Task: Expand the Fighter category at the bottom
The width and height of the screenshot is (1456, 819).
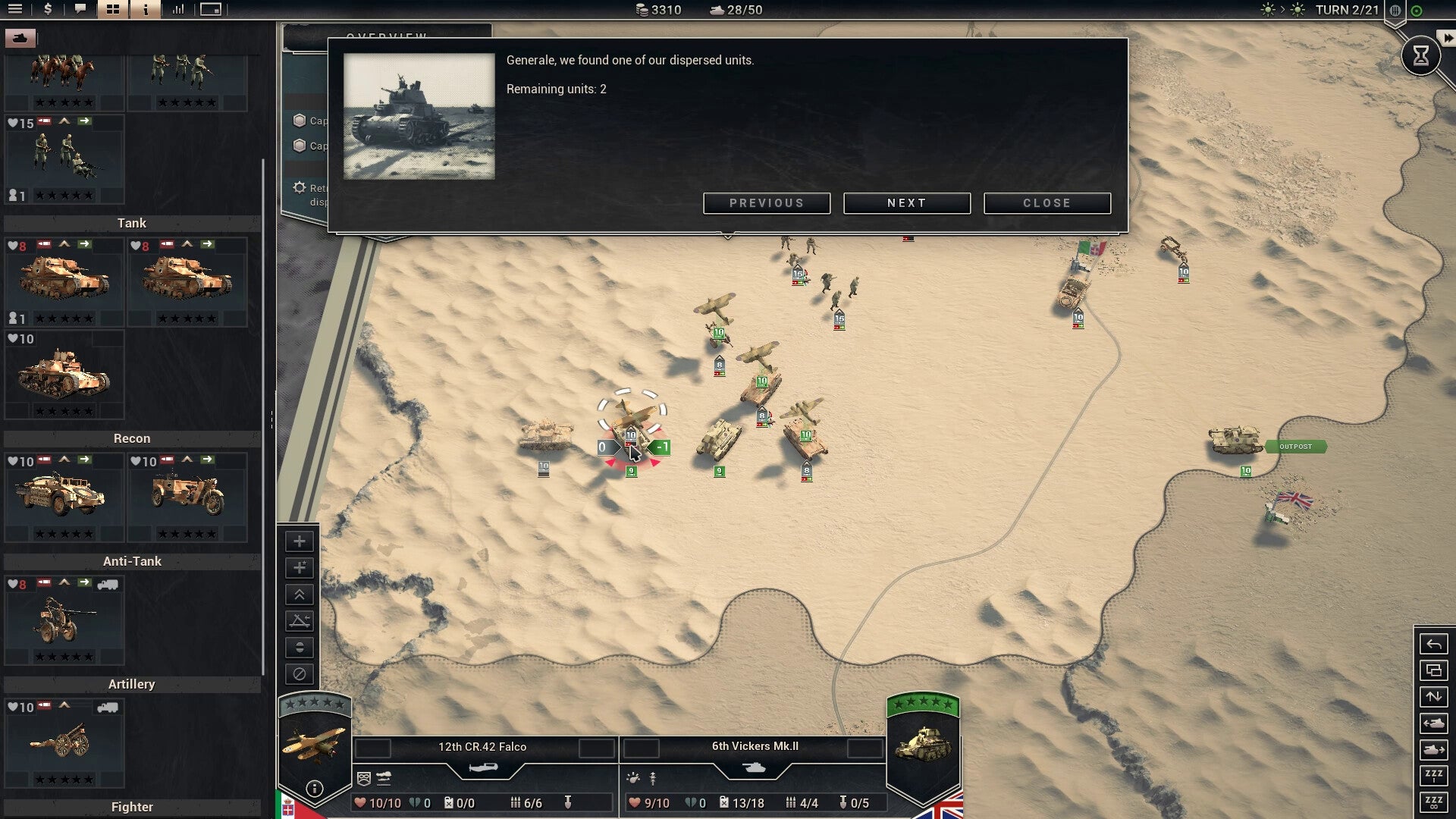Action: pyautogui.click(x=132, y=806)
